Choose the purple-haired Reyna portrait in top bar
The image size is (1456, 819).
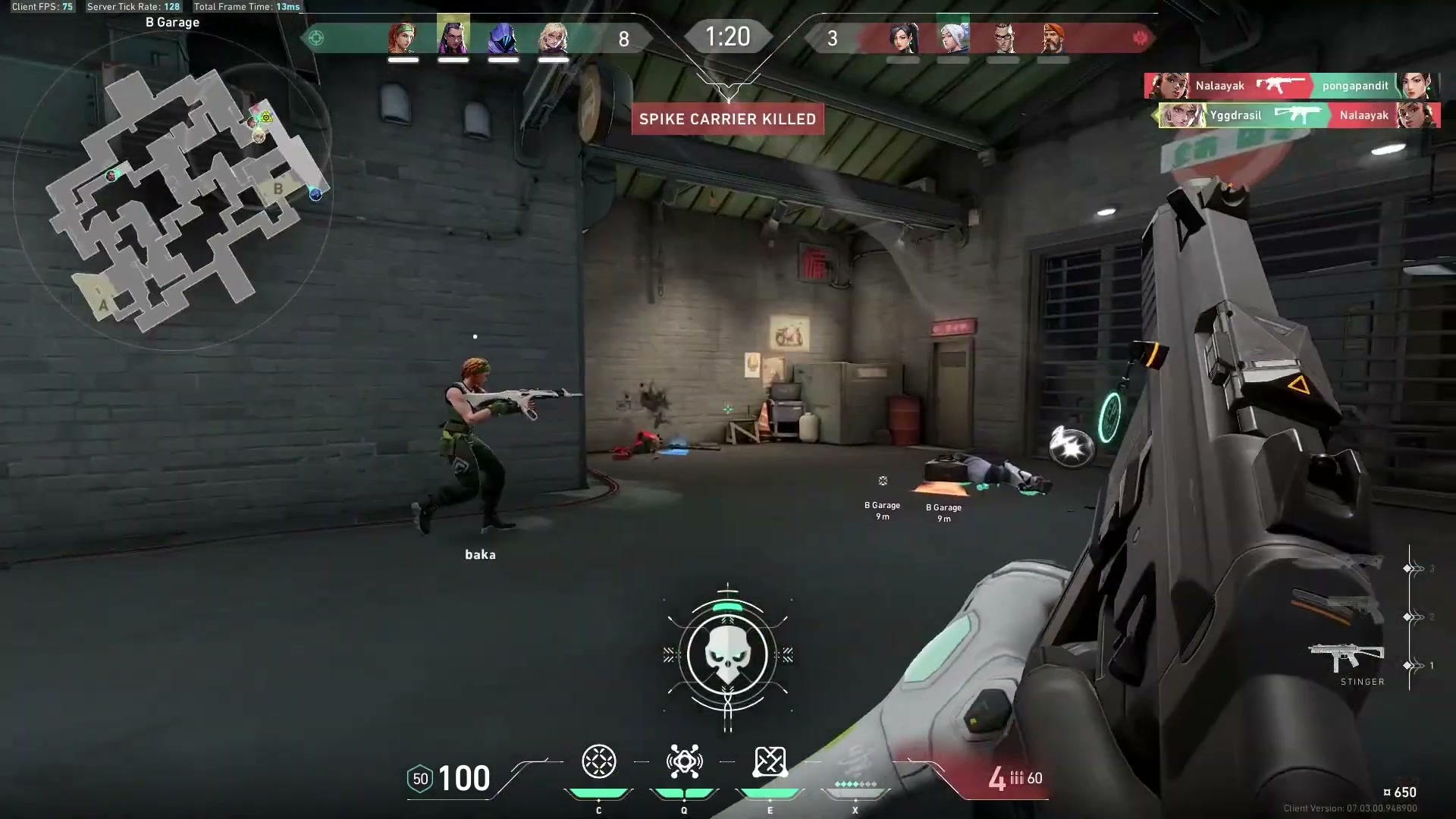click(453, 36)
